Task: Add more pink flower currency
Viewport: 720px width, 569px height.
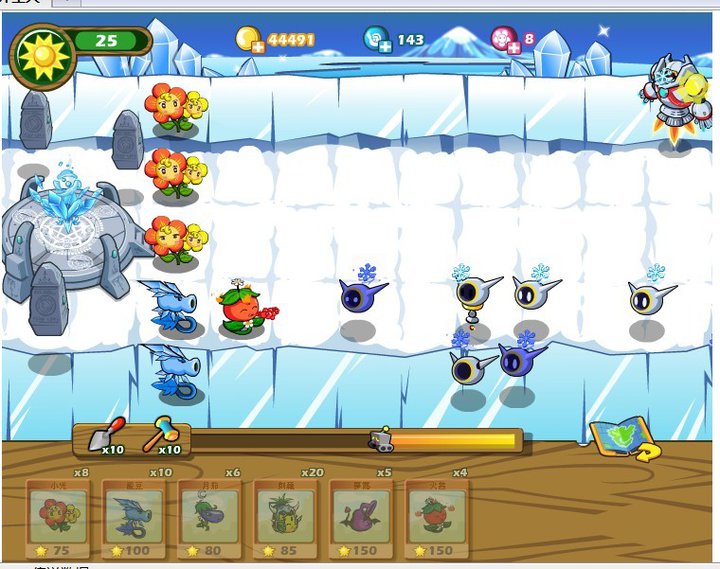Action: click(x=513, y=46)
